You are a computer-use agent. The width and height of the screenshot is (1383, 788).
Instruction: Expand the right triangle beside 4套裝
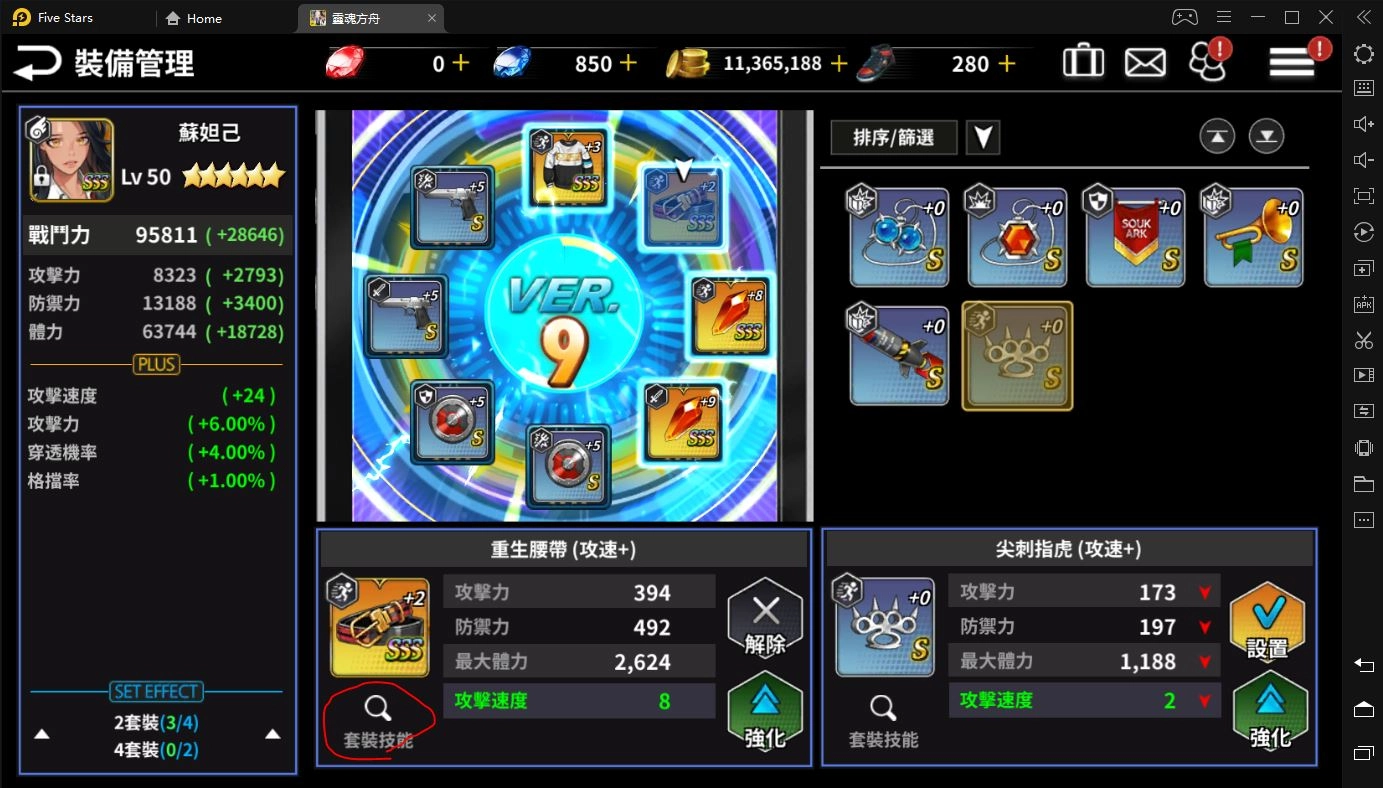pos(272,733)
